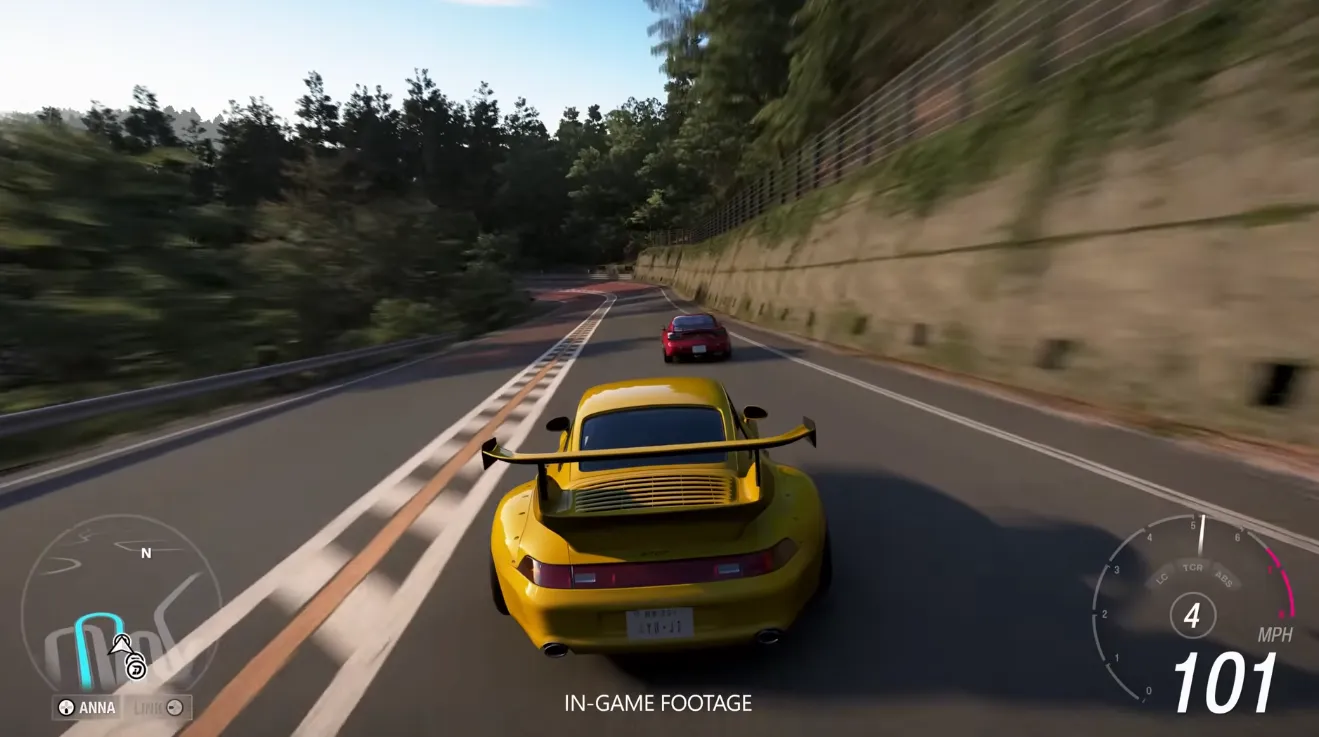Screen dimensions: 1319x737
Task: Select the ABS indicator on the tachometer
Action: (x=1223, y=578)
